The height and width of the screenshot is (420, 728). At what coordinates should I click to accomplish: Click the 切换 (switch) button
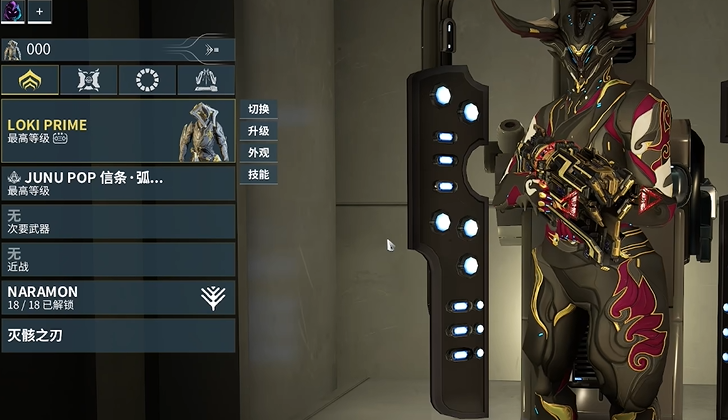pos(258,109)
